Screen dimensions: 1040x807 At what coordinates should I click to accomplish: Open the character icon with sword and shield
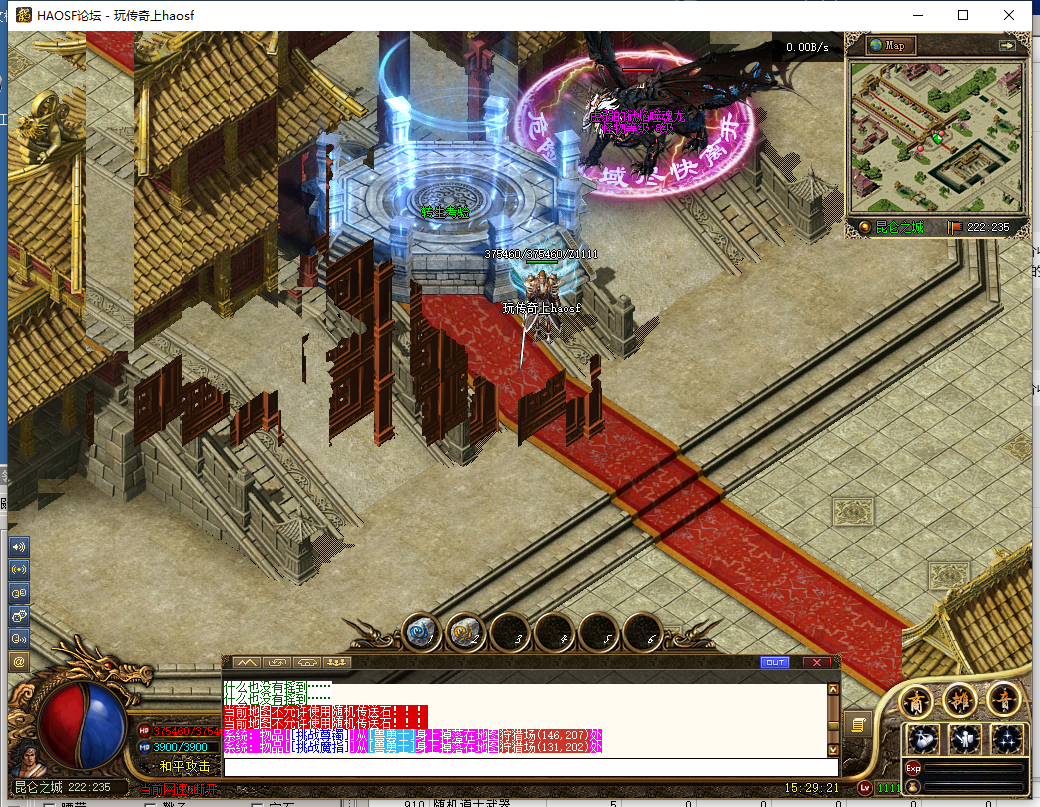[965, 740]
